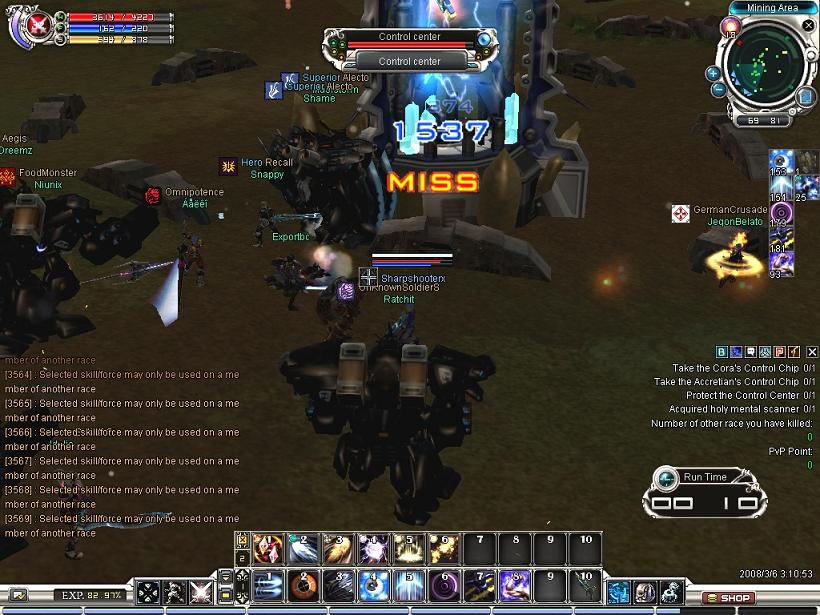Use the orange eye skill in bottom slot 2
820x615 pixels.
coord(302,584)
